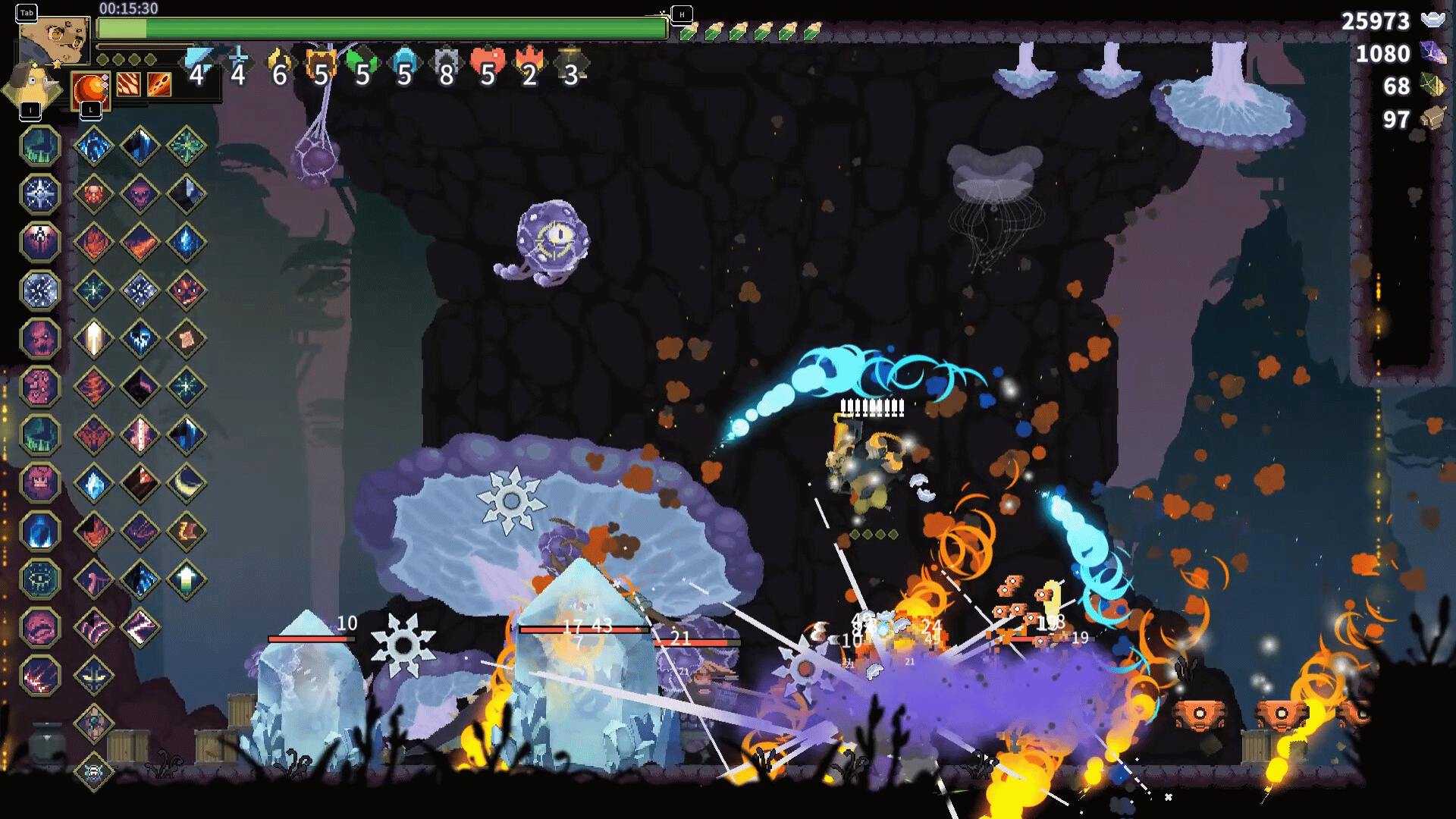Select the flame claw stripes skill
1456x819 pixels.
(128, 84)
